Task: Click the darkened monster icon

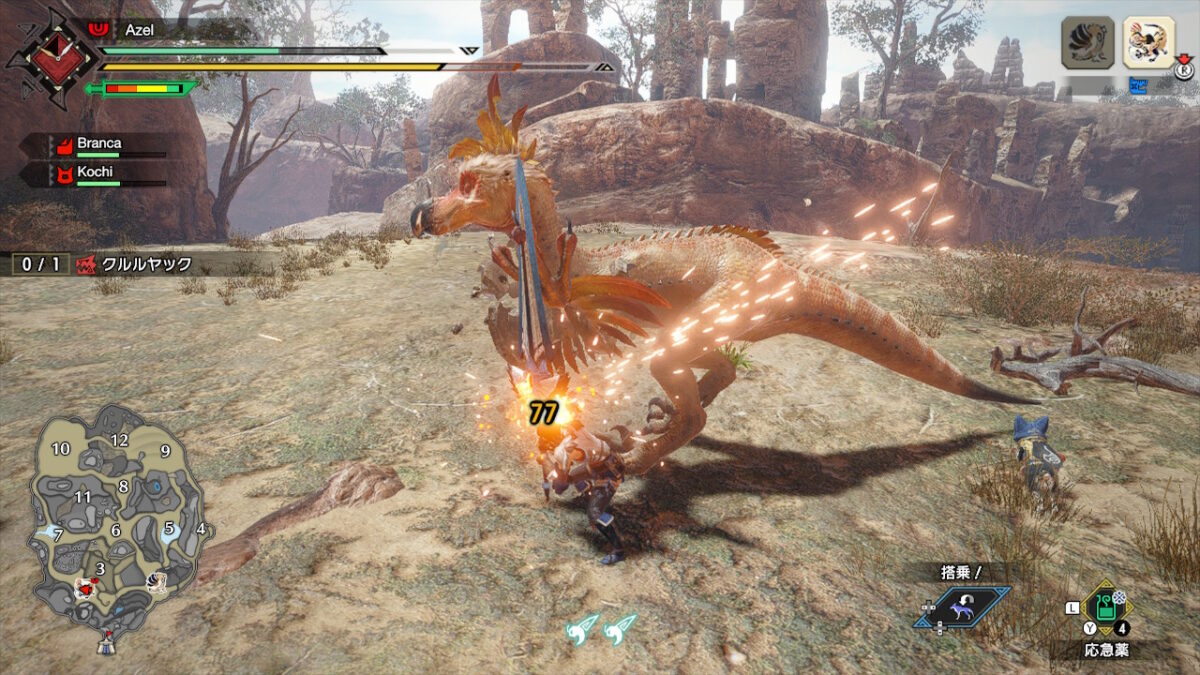Action: [x=1087, y=43]
